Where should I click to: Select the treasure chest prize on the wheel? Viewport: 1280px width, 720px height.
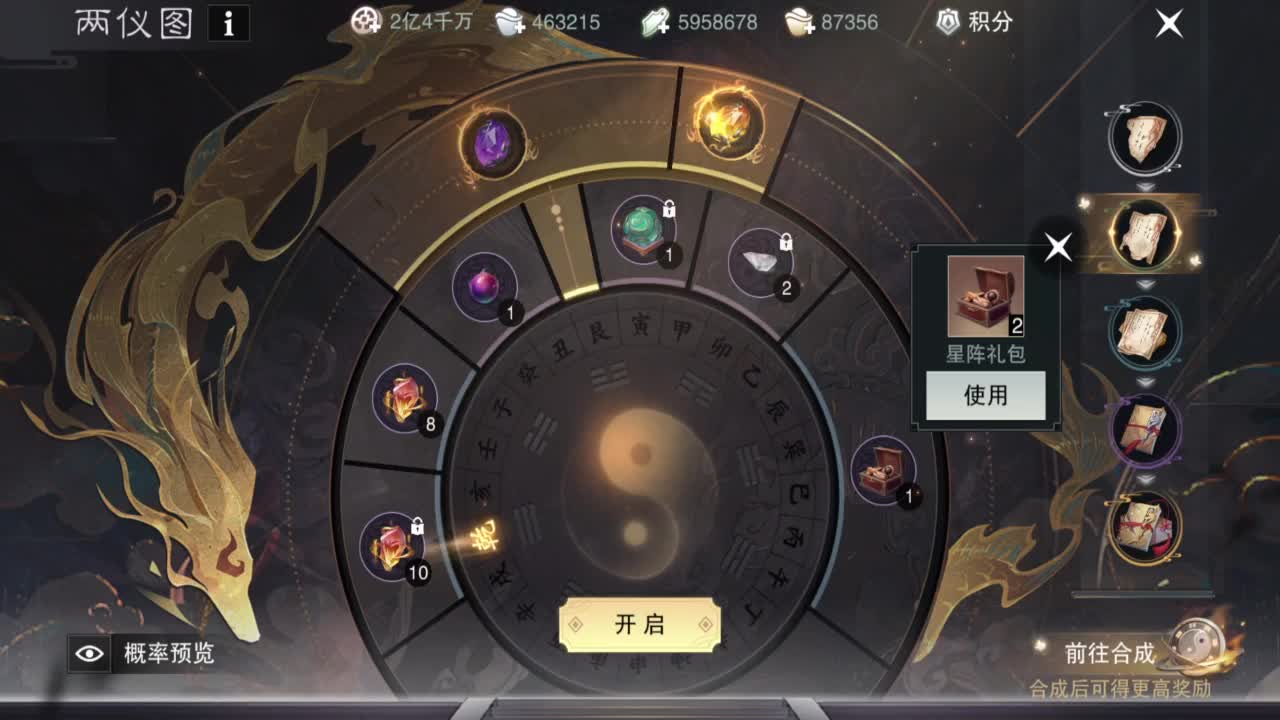click(x=883, y=470)
